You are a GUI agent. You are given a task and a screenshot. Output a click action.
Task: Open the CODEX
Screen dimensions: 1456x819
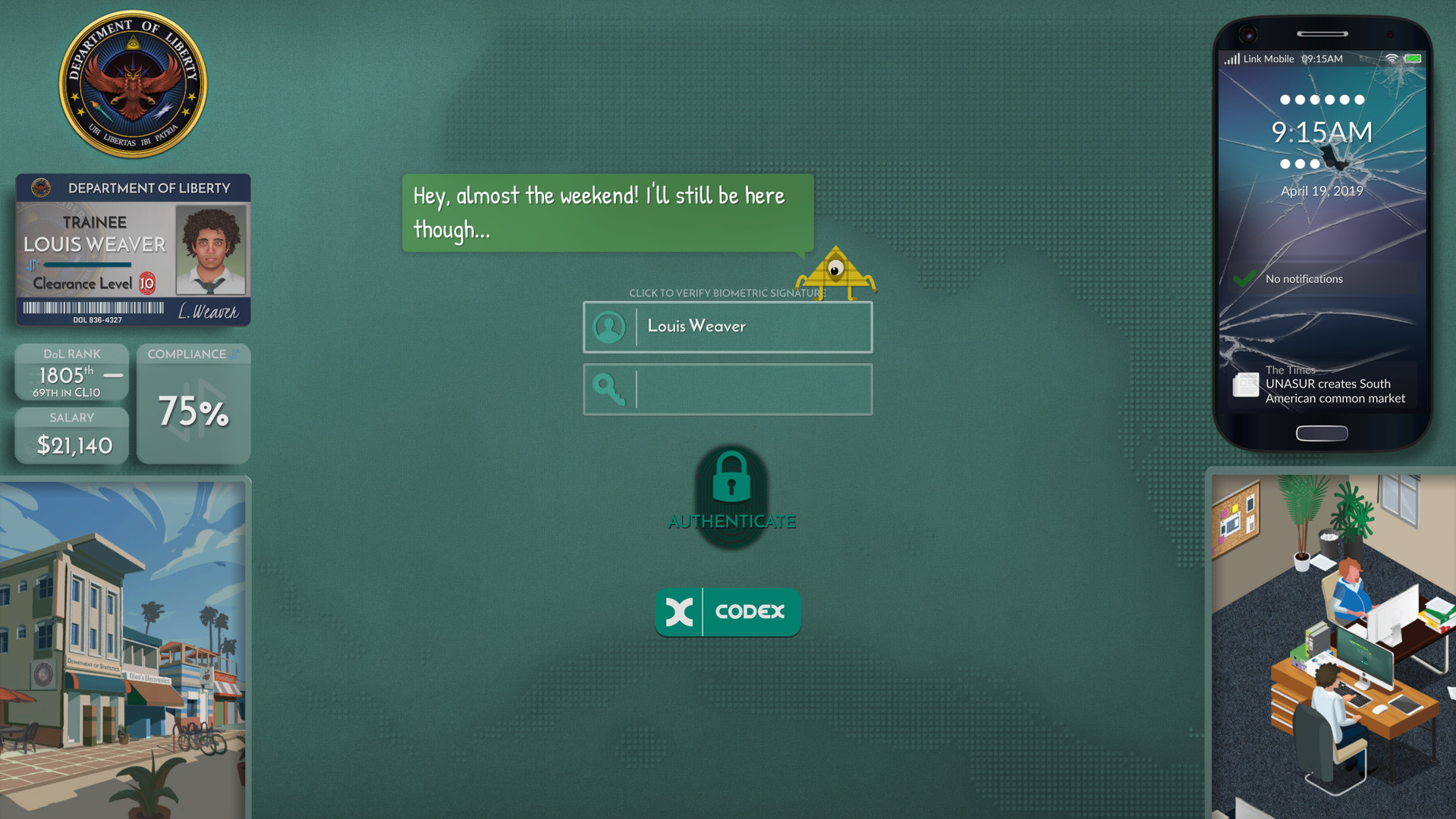click(728, 612)
